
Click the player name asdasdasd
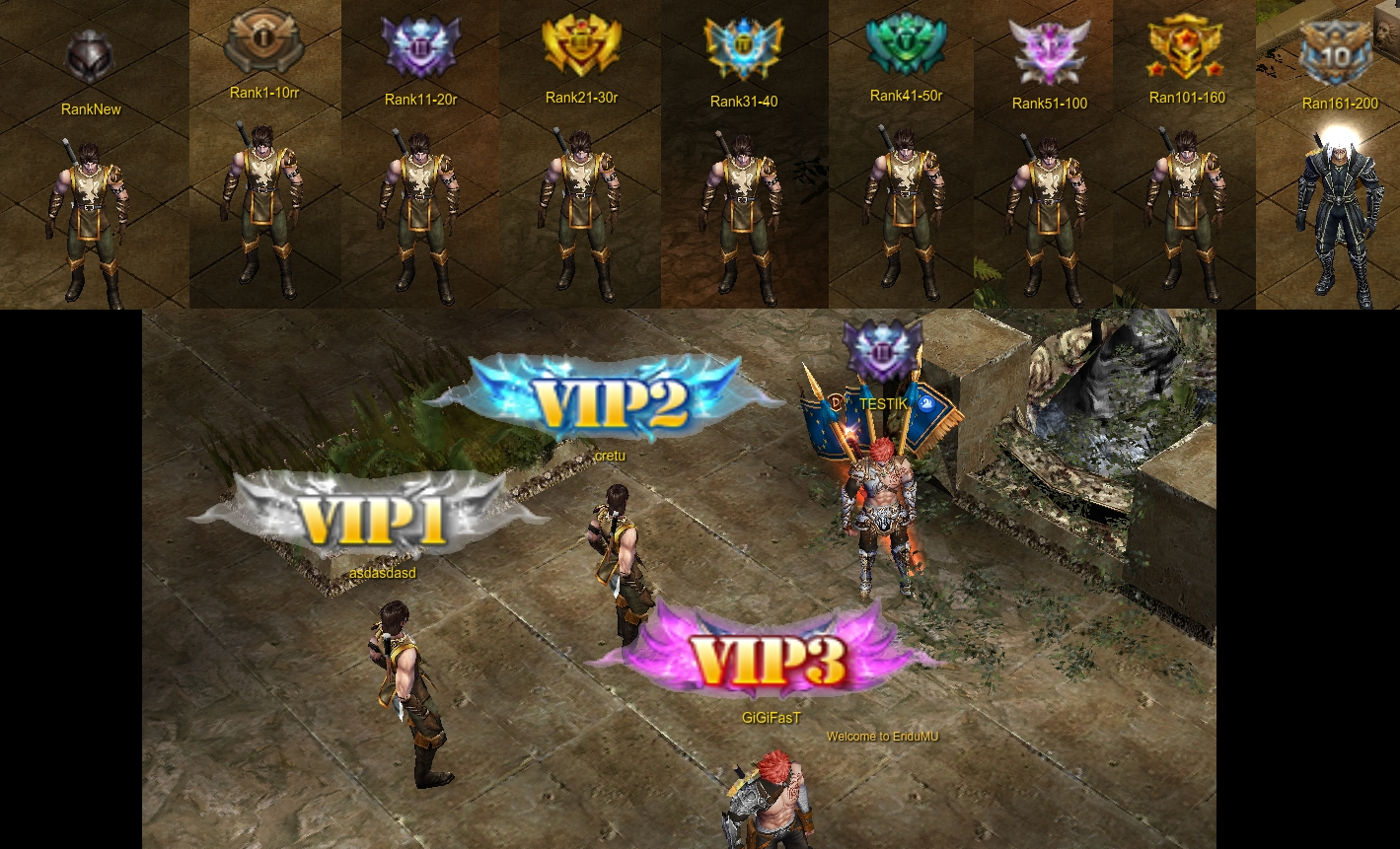[x=383, y=573]
